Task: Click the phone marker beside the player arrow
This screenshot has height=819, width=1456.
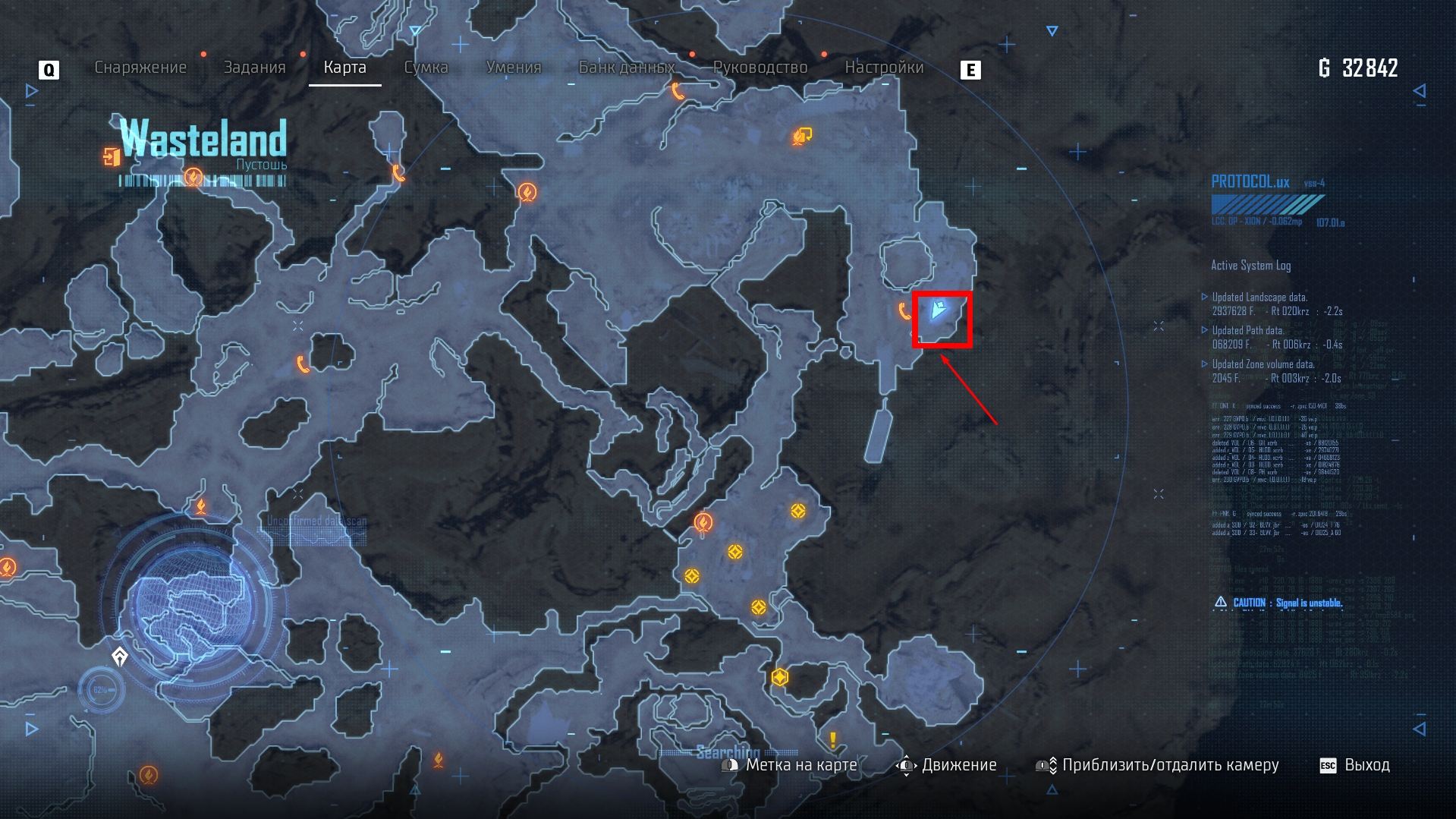Action: coord(904,311)
